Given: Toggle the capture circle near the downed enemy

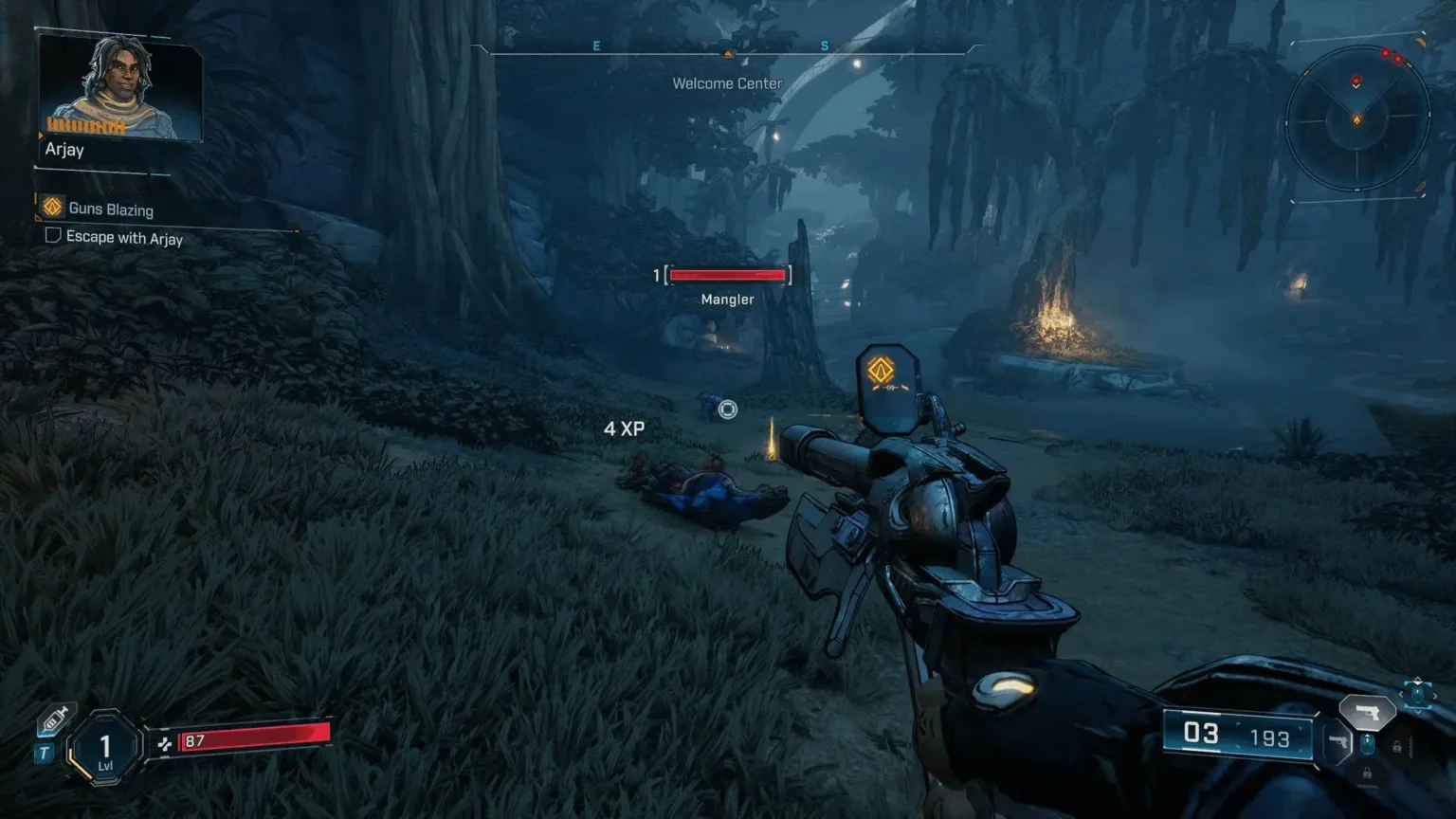Looking at the screenshot, I should pyautogui.click(x=726, y=409).
